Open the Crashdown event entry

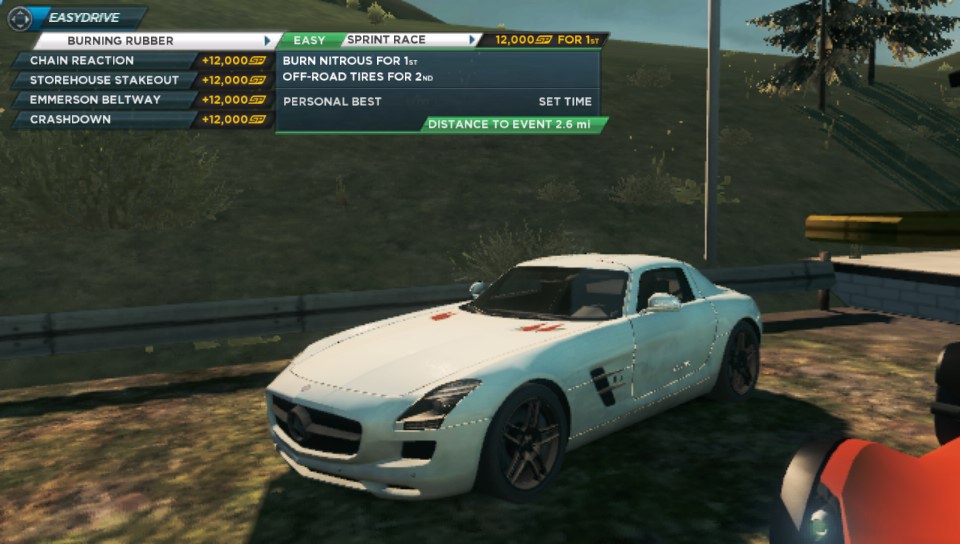click(103, 120)
